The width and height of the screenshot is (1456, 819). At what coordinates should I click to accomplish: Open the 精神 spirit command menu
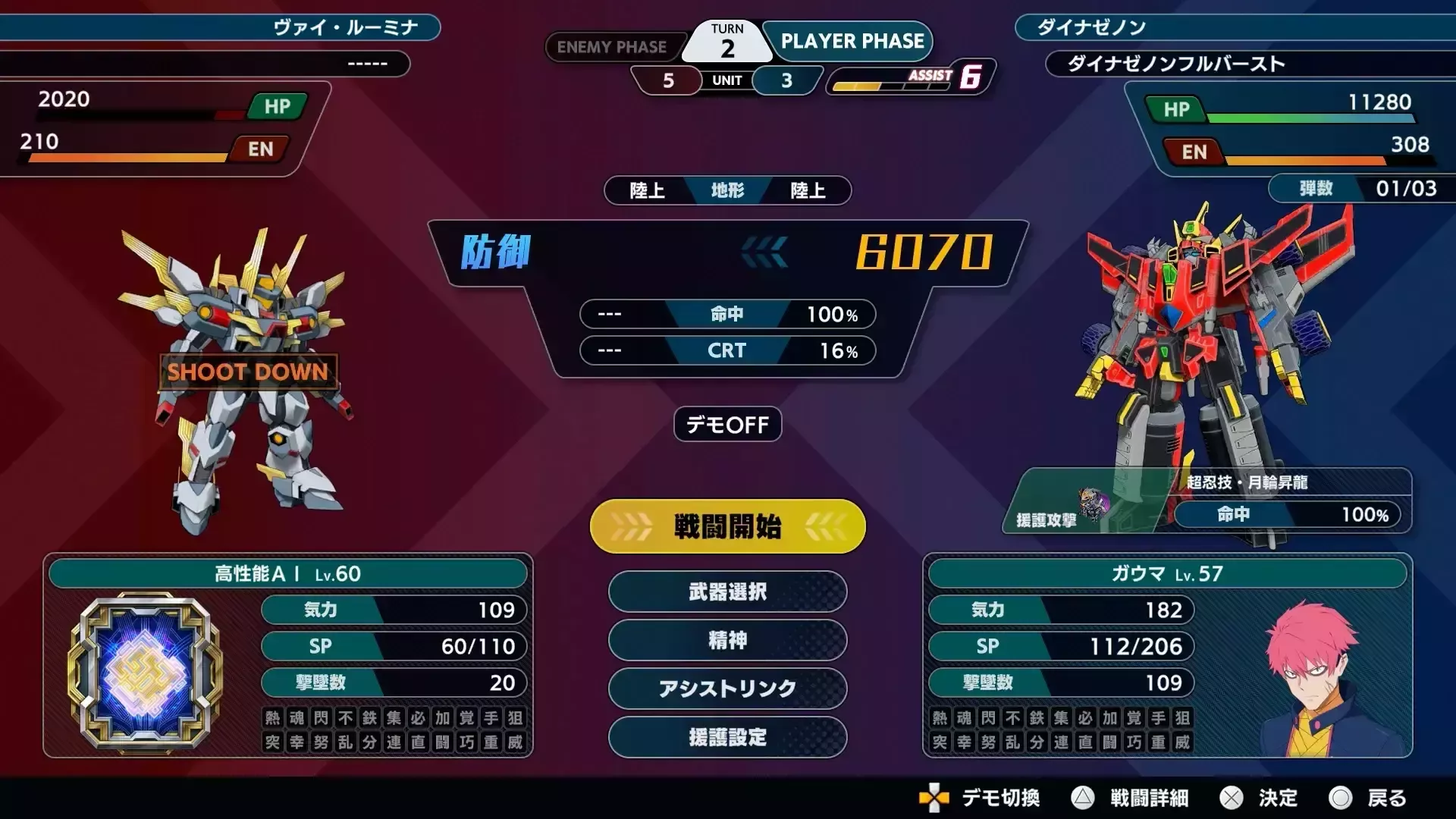click(x=726, y=641)
